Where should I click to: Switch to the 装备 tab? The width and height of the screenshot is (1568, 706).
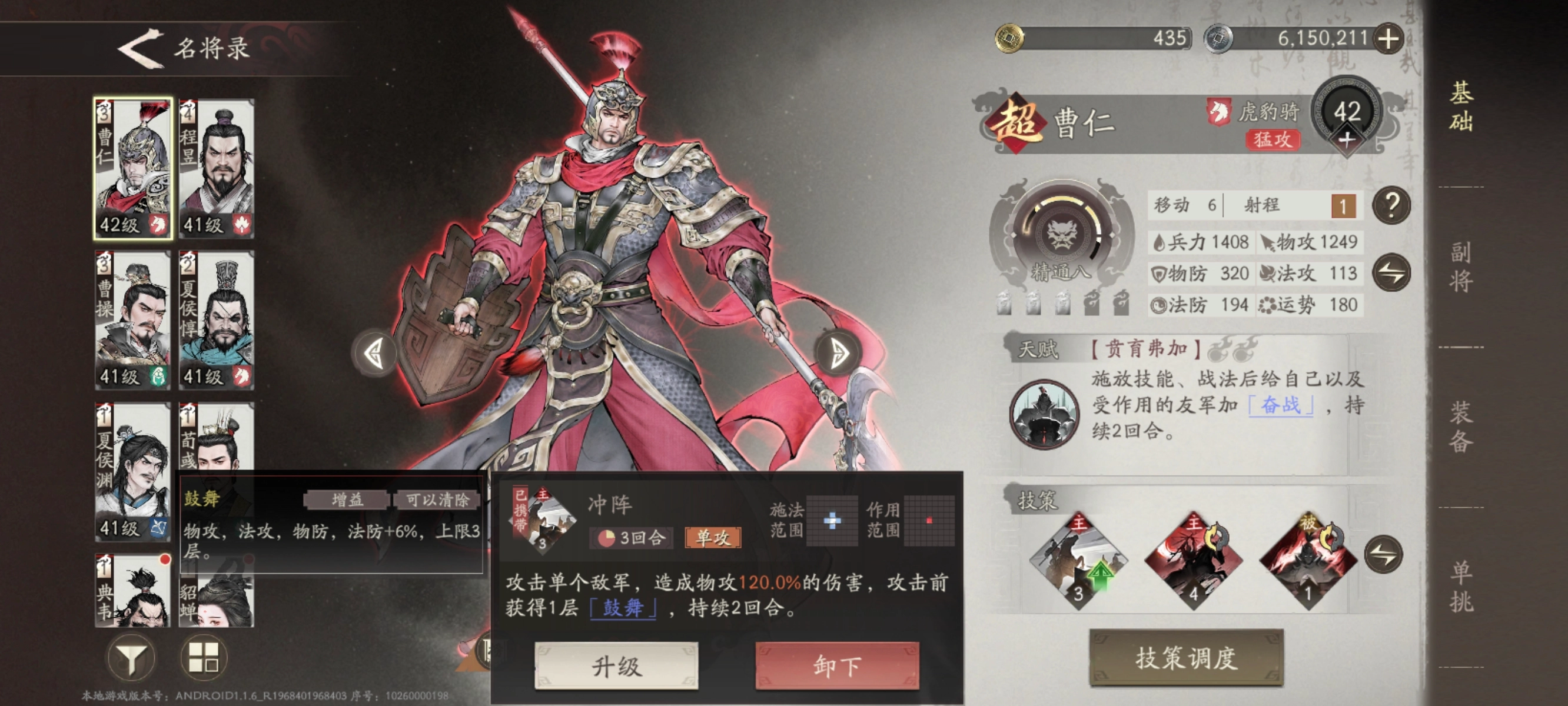[1461, 427]
